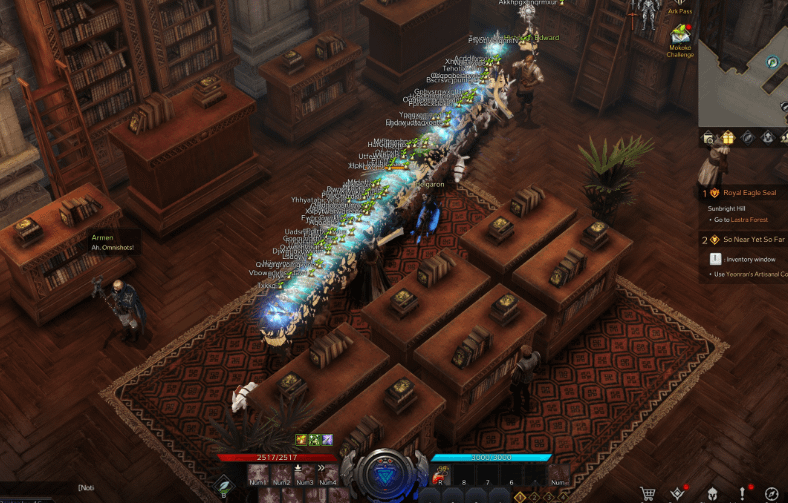Screen dimensions: 788x503
Task: Open the helmet character menu icon
Action: tap(710, 492)
